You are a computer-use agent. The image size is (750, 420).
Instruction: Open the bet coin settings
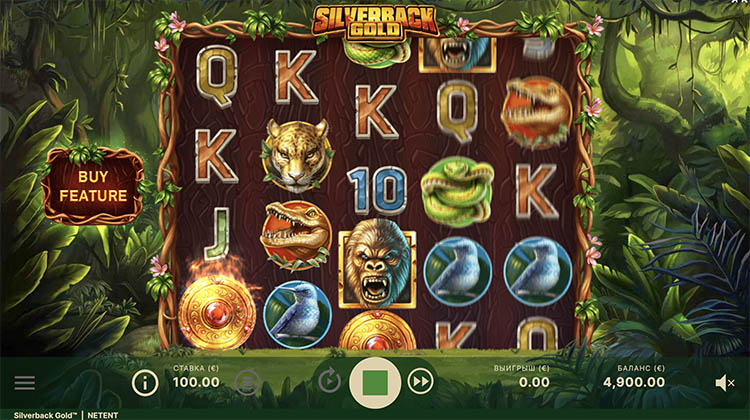[248, 381]
